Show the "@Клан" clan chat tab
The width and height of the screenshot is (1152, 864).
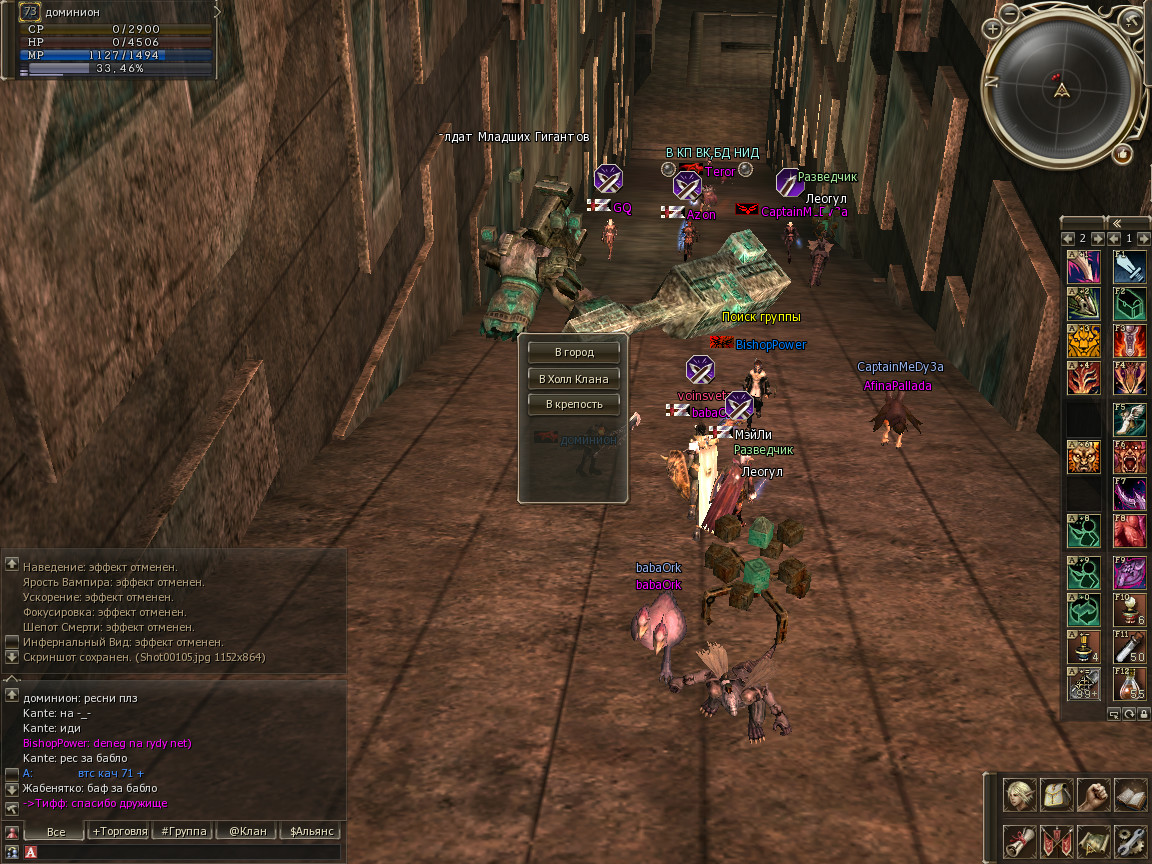pos(247,831)
